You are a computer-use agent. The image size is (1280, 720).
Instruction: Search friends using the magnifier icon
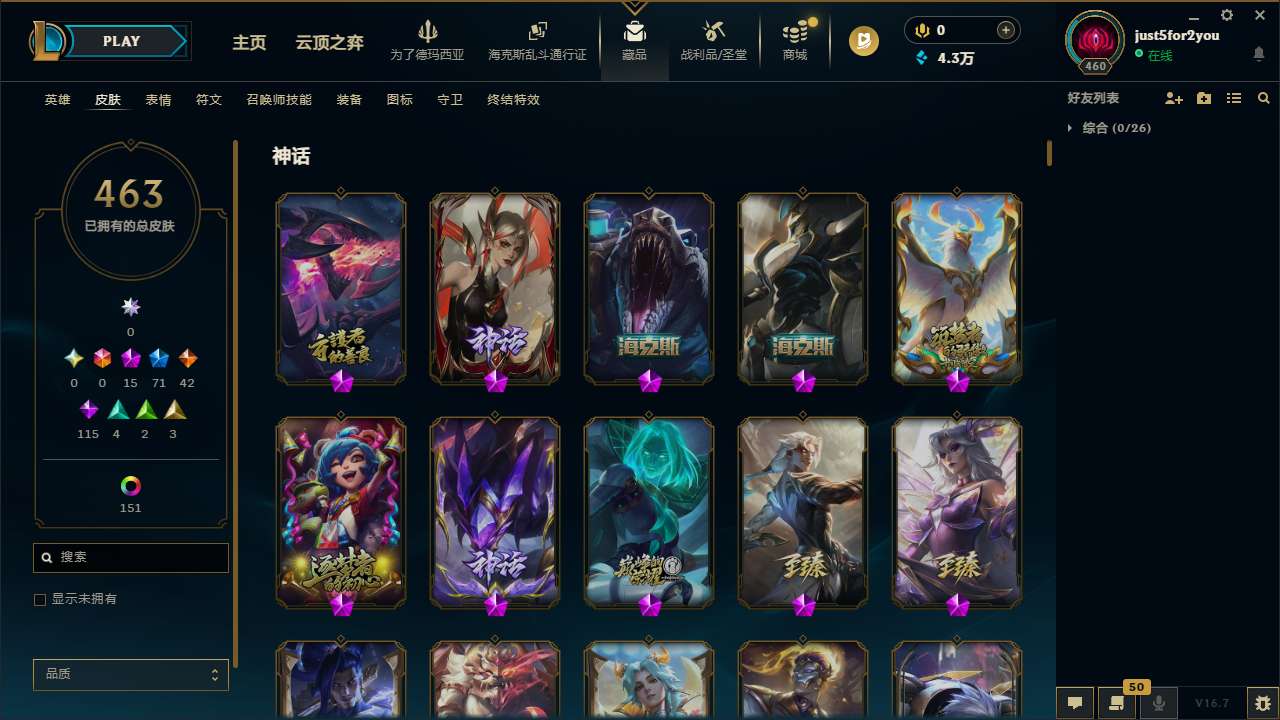1263,98
